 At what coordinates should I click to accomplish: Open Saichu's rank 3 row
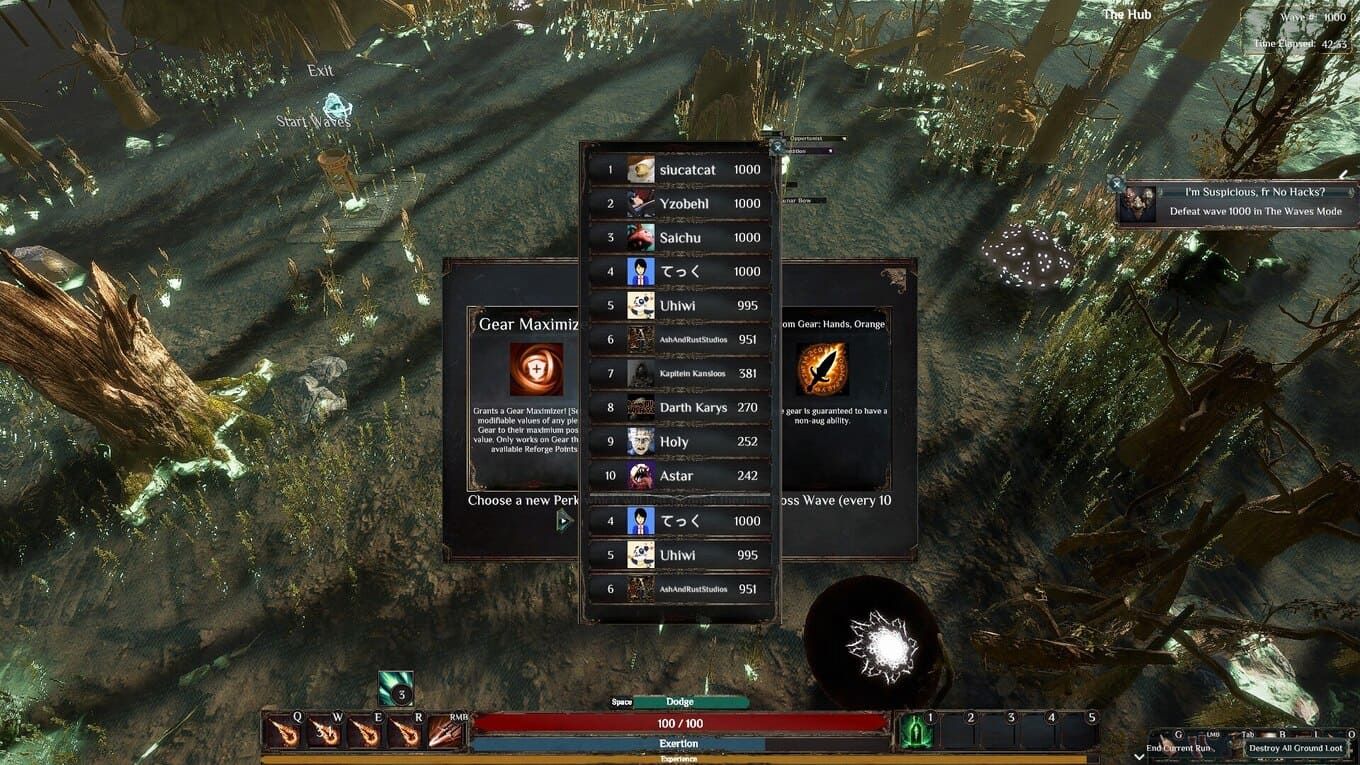(x=680, y=238)
